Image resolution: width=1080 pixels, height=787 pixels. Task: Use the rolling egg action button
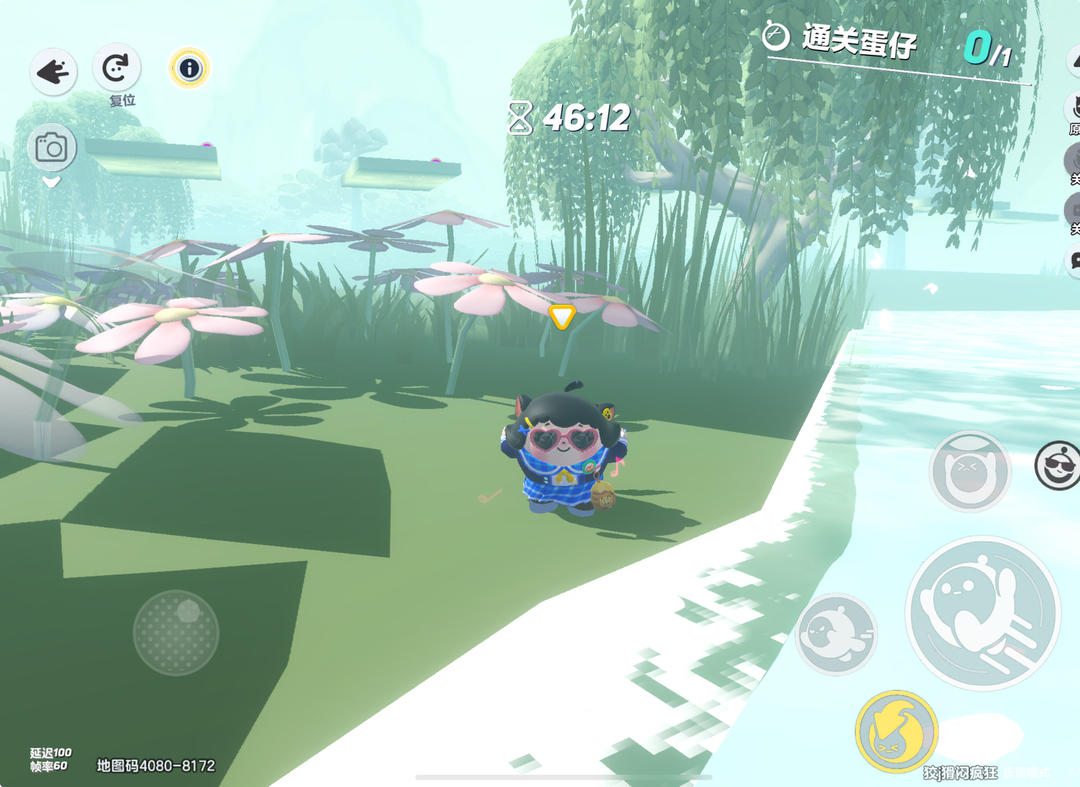(836, 634)
